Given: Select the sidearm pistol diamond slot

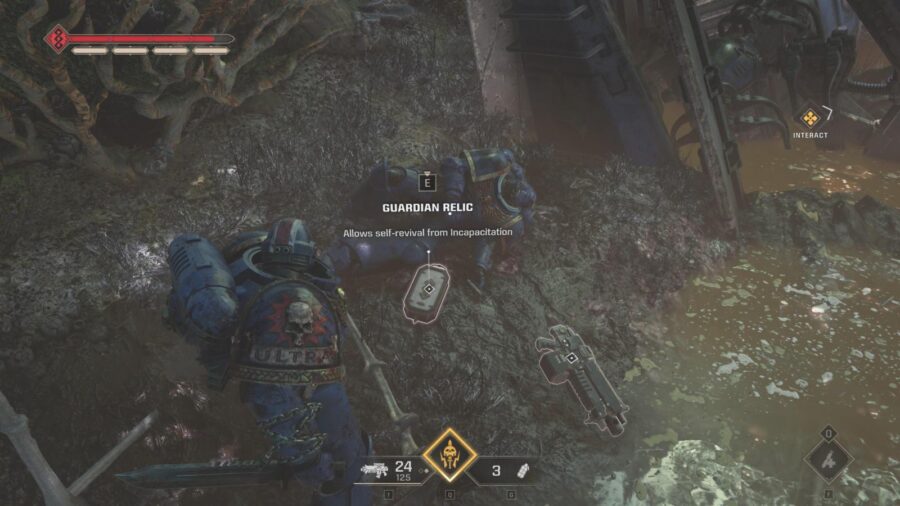Looking at the screenshot, I should (x=828, y=462).
